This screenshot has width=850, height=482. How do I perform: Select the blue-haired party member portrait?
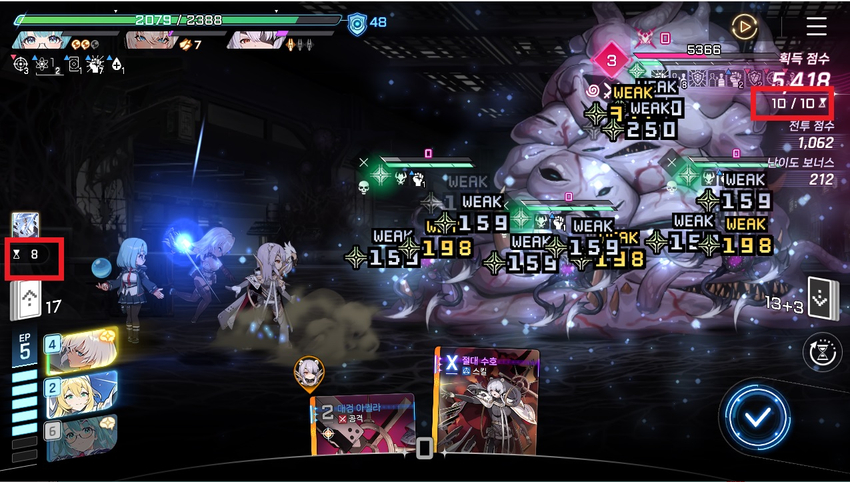39,39
